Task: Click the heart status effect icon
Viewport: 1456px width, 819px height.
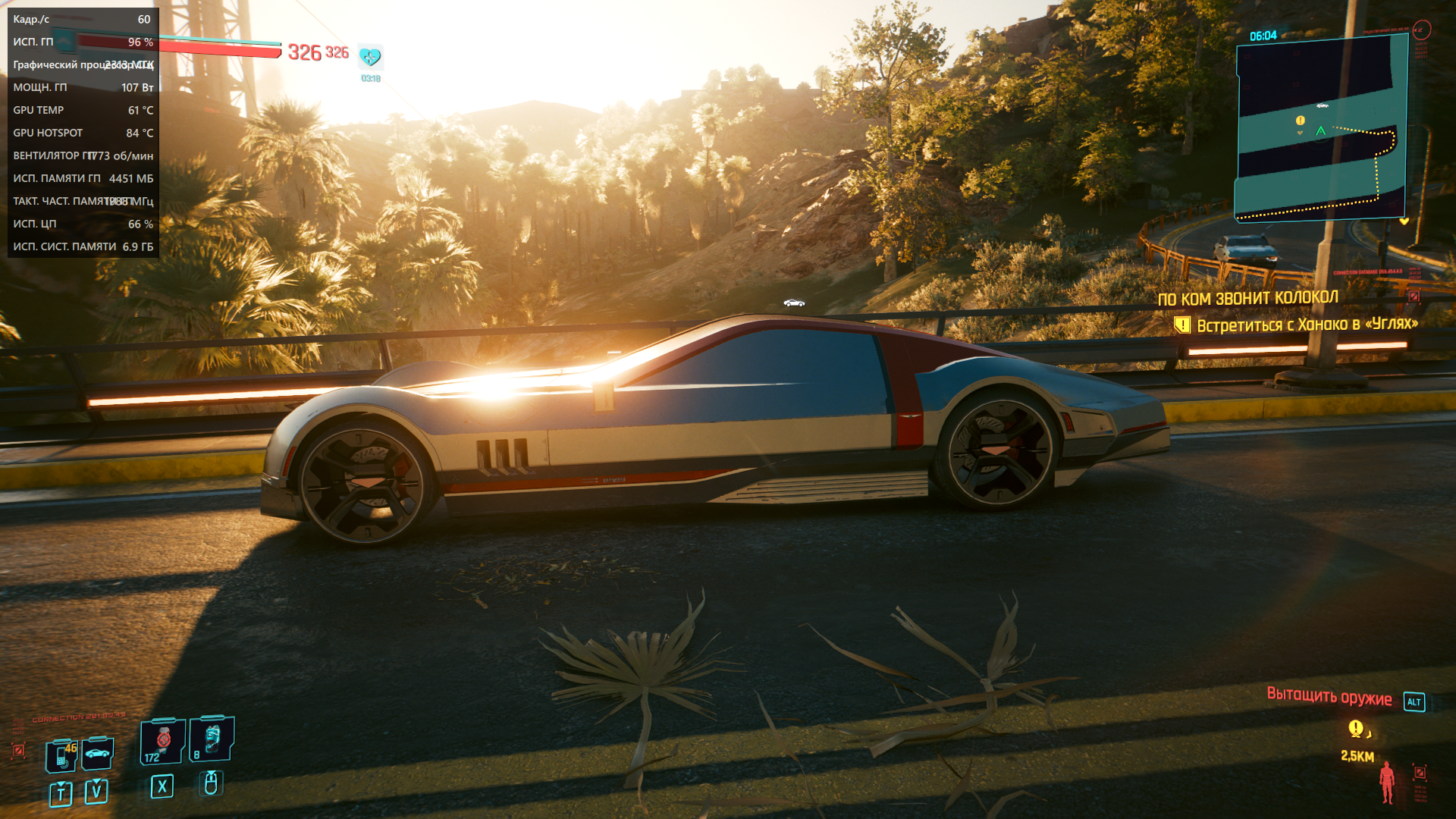Action: click(370, 57)
